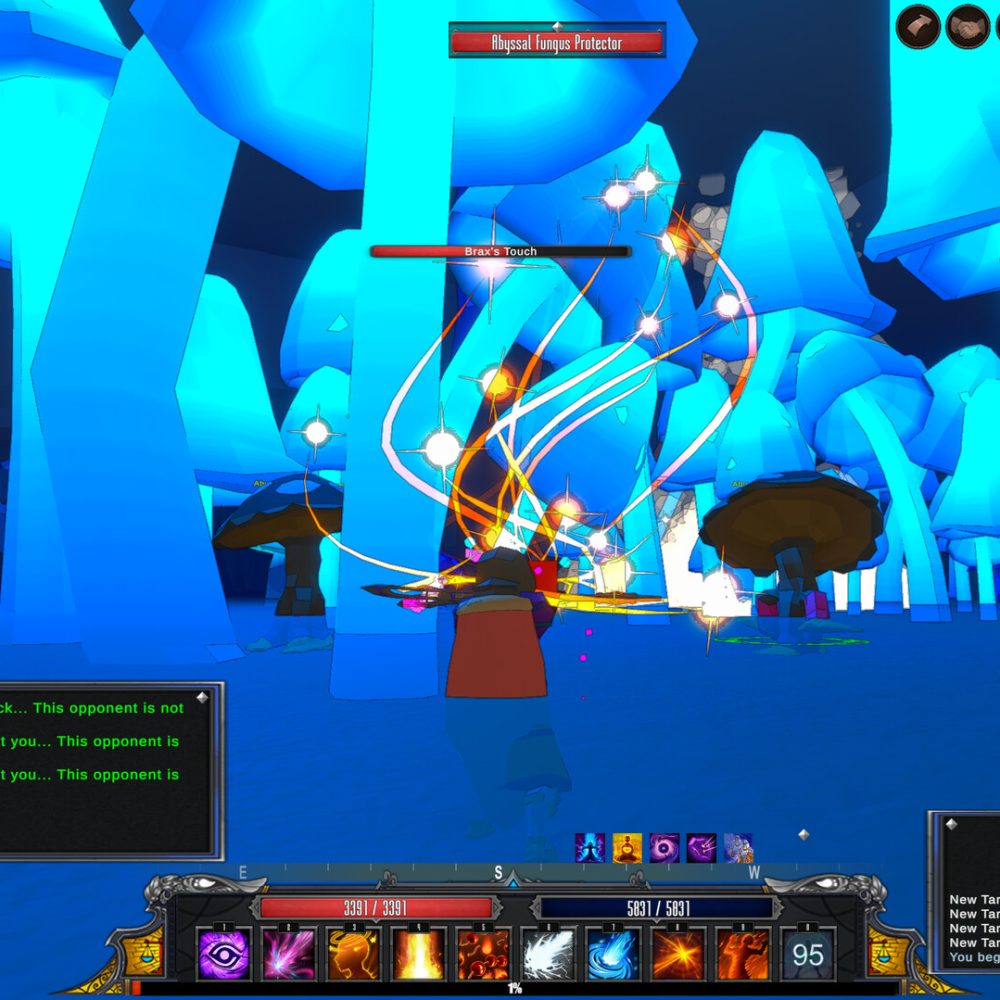The height and width of the screenshot is (1000, 1000).
Task: Cast the blue vortex spell
Action: (x=613, y=954)
